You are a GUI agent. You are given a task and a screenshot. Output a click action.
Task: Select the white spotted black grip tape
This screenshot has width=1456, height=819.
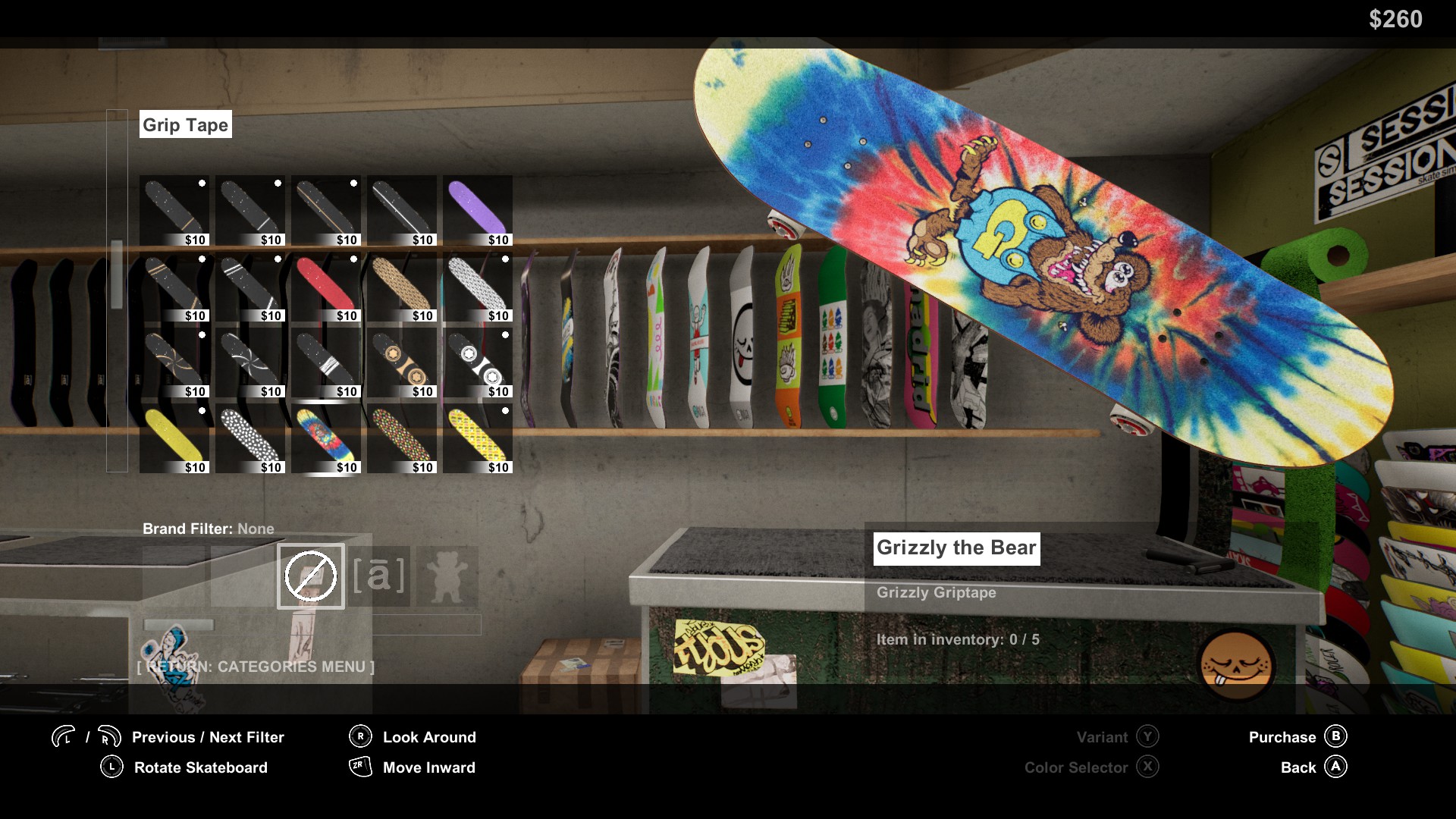tap(250, 438)
